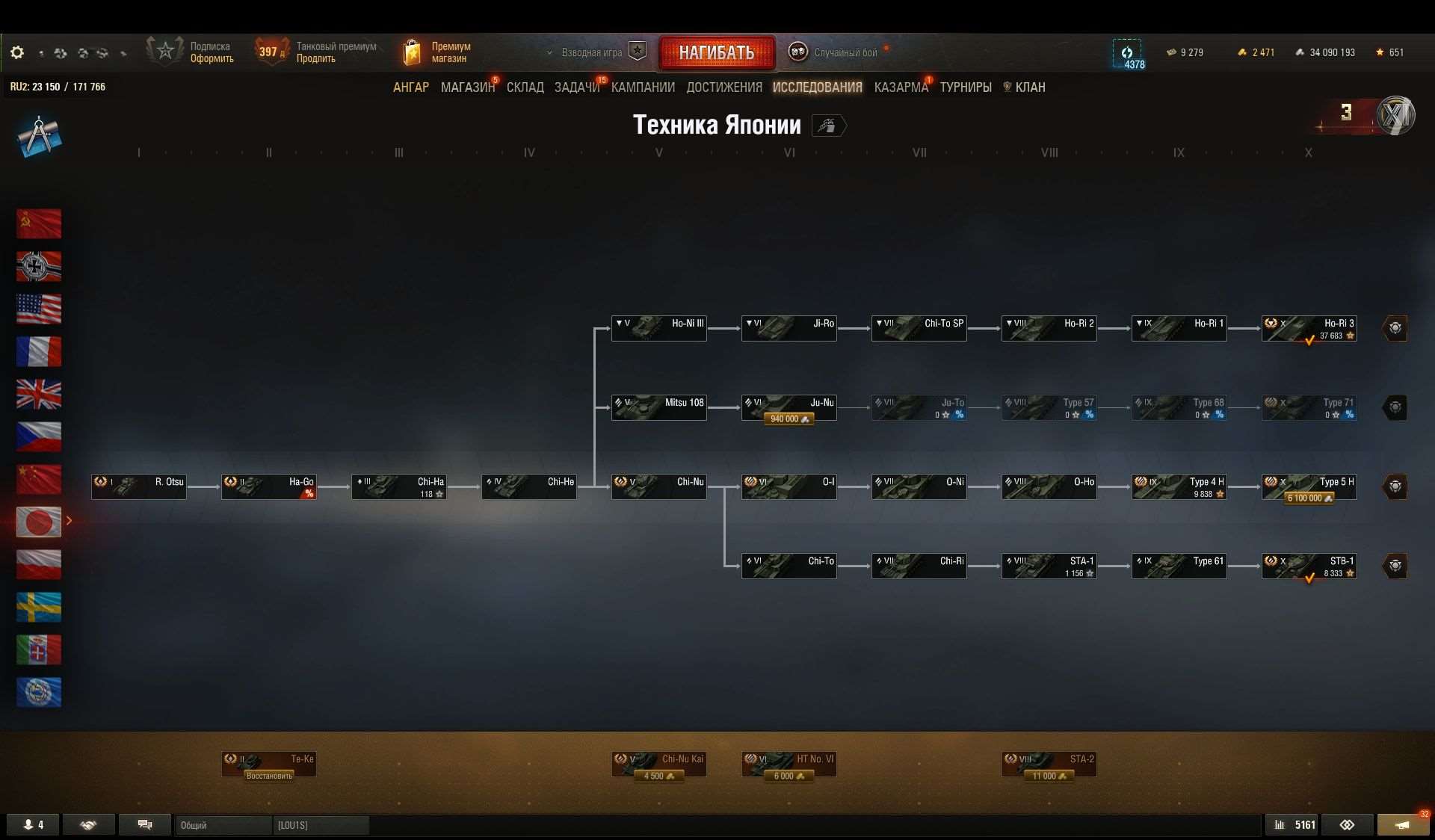Toggle the STB-1 branch view button
Screen dimensions: 1435x840
[1396, 566]
